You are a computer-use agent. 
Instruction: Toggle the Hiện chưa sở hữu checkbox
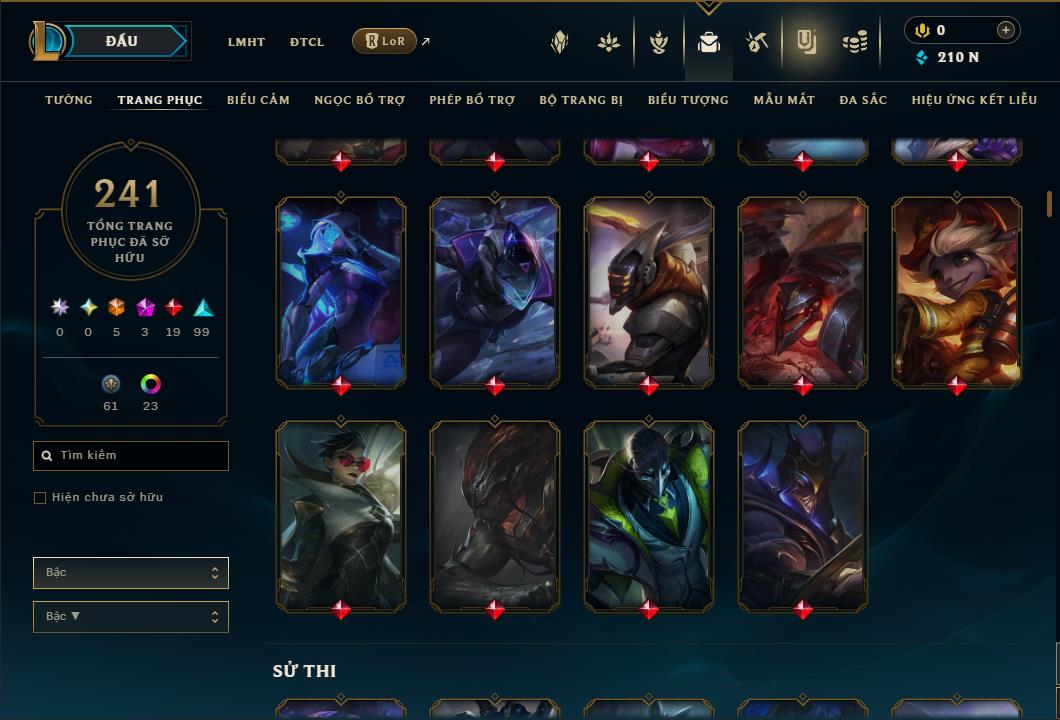[x=40, y=498]
